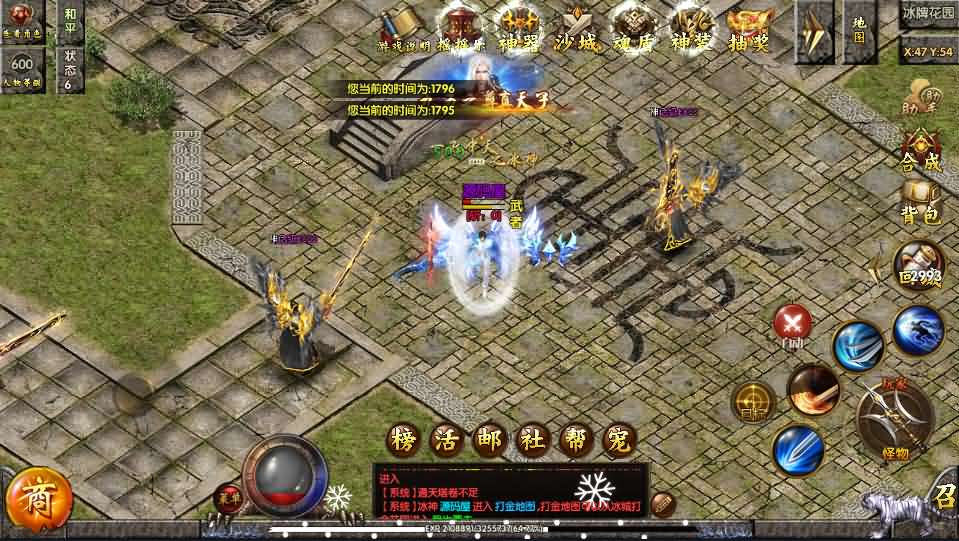The height and width of the screenshot is (541, 959).
Task: Activate the flaming slash skill
Action: (812, 389)
